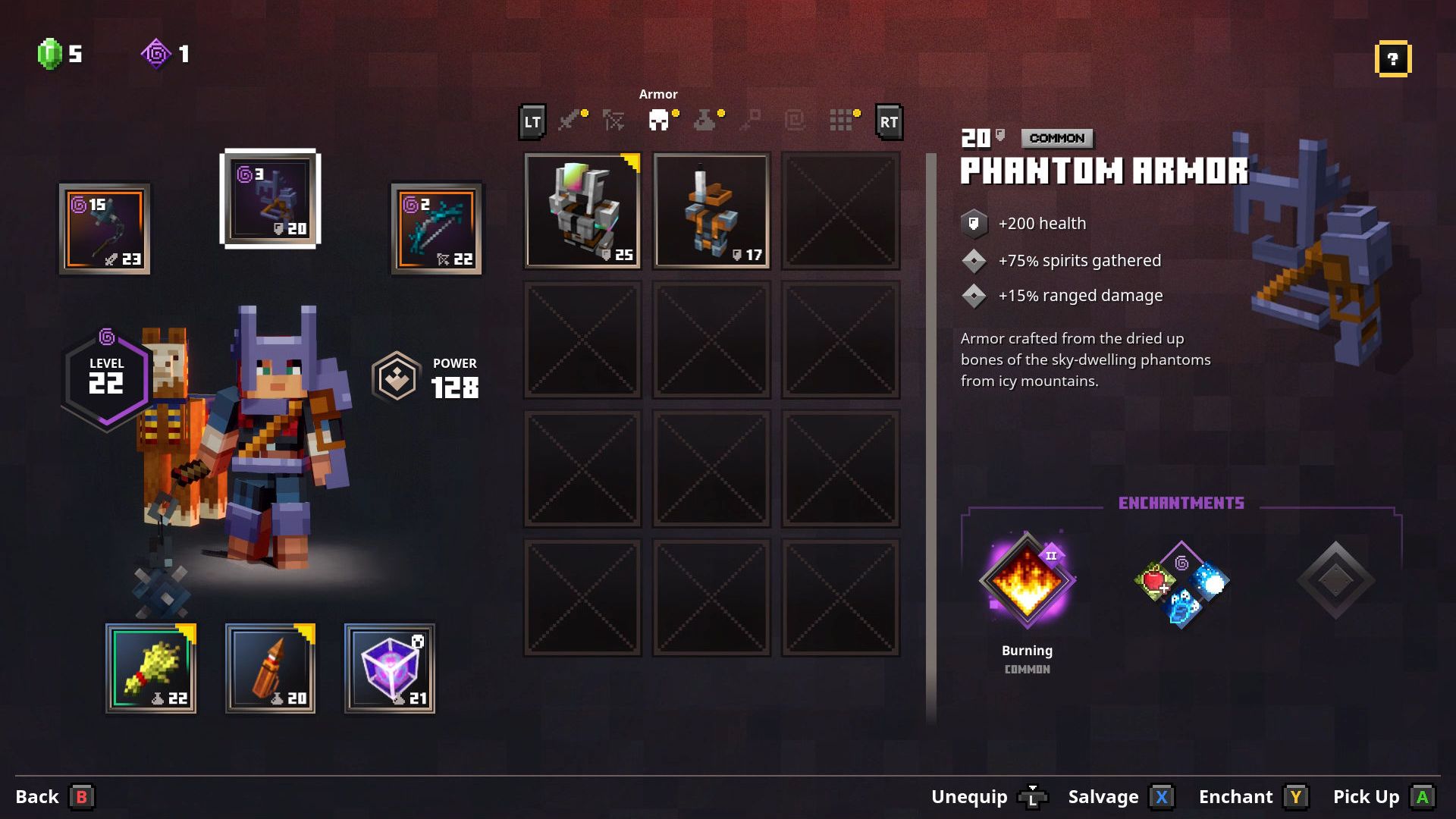This screenshot has width=1456, height=819.
Task: Click the Burning enchantment icon
Action: click(x=1027, y=581)
